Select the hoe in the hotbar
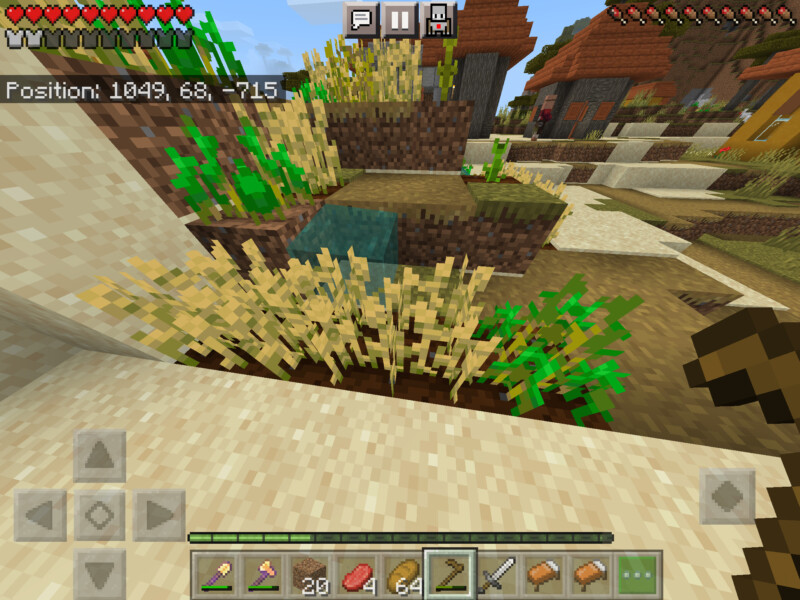This screenshot has width=800, height=600. coord(450,576)
